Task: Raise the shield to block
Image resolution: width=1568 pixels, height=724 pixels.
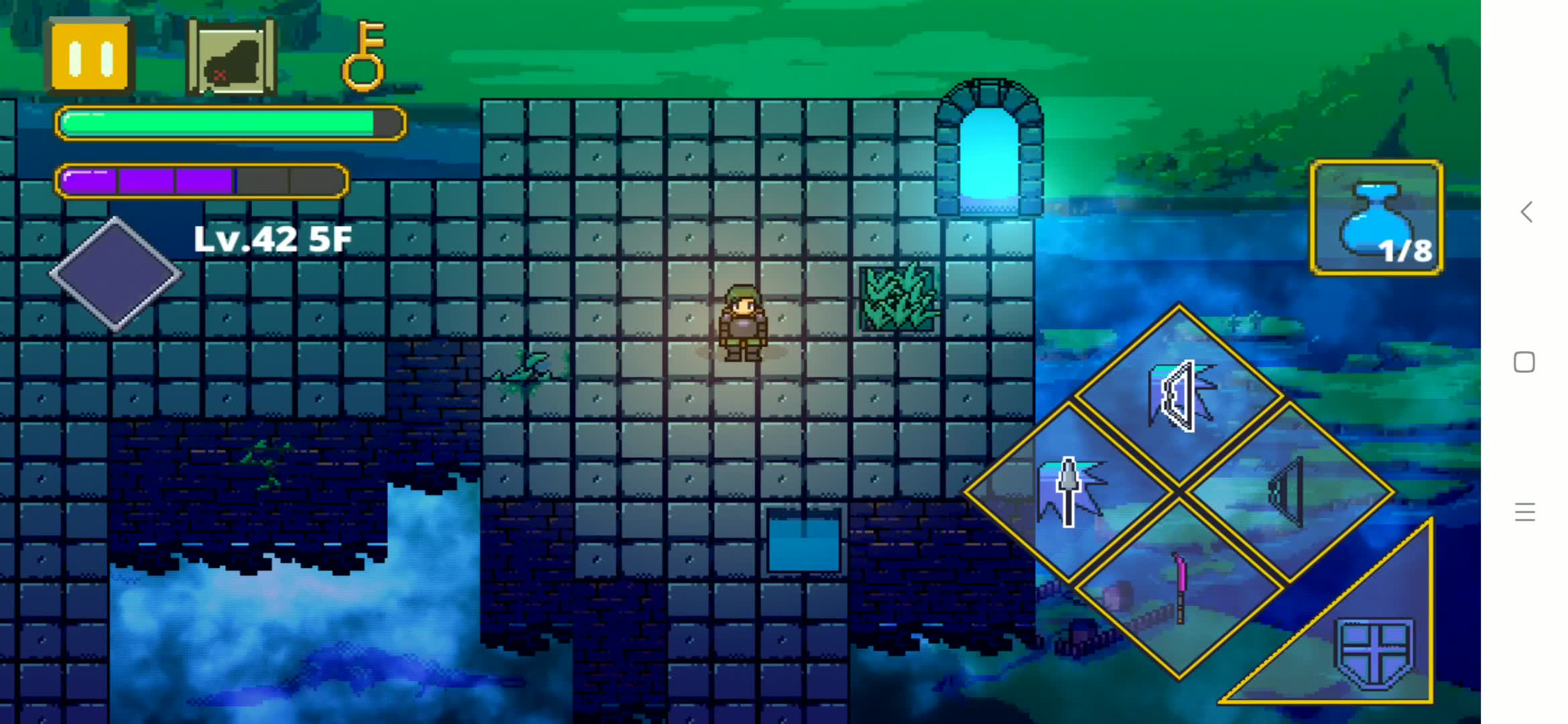Action: tap(1374, 650)
